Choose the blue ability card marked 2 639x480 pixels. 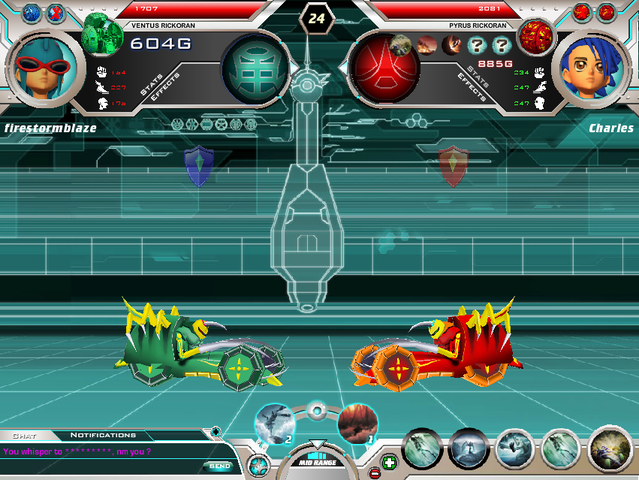click(273, 422)
